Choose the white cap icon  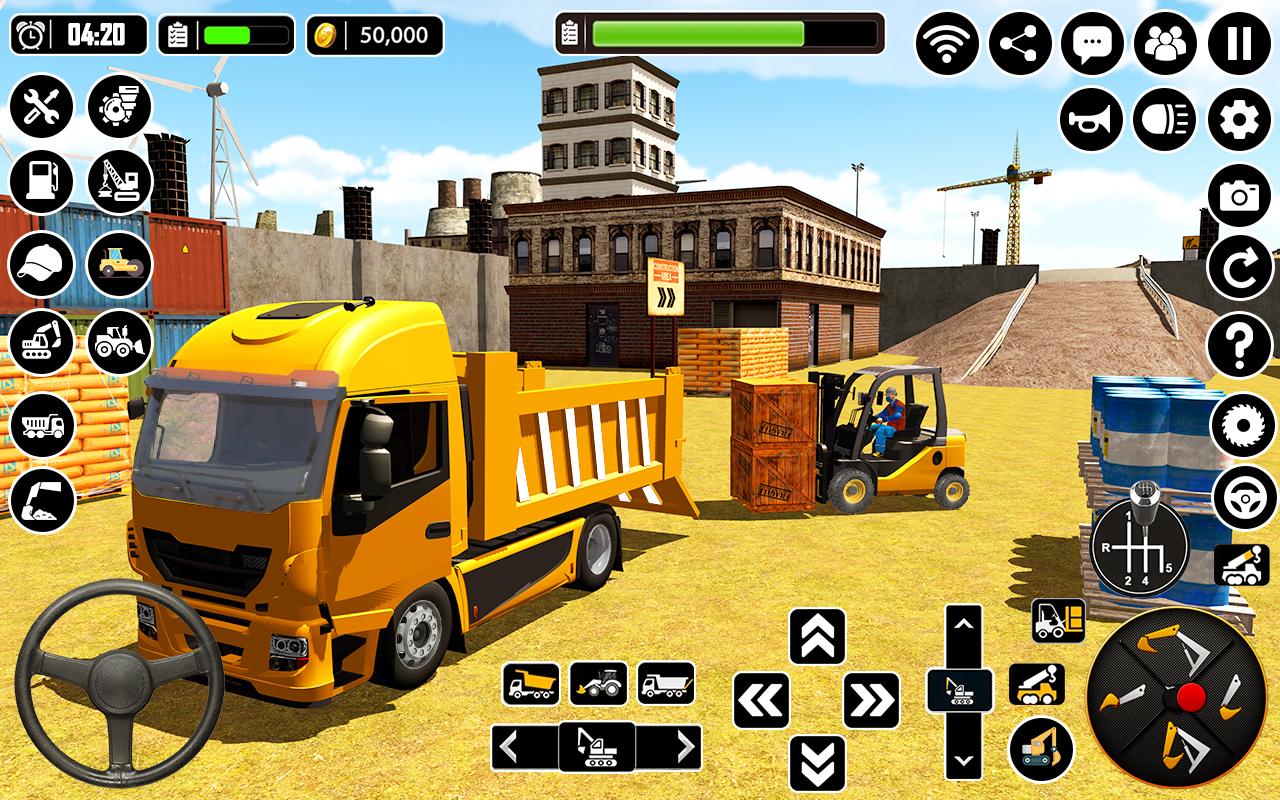[42, 263]
